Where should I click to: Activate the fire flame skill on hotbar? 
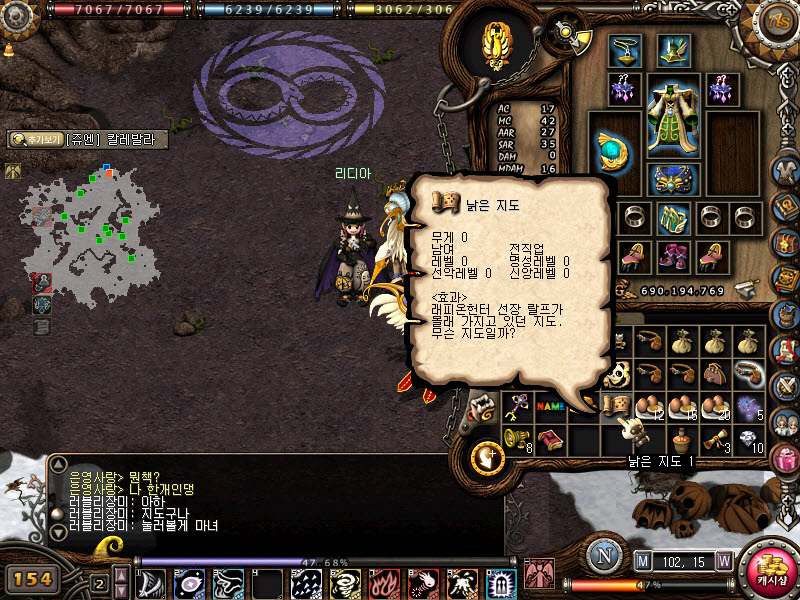tap(384, 583)
